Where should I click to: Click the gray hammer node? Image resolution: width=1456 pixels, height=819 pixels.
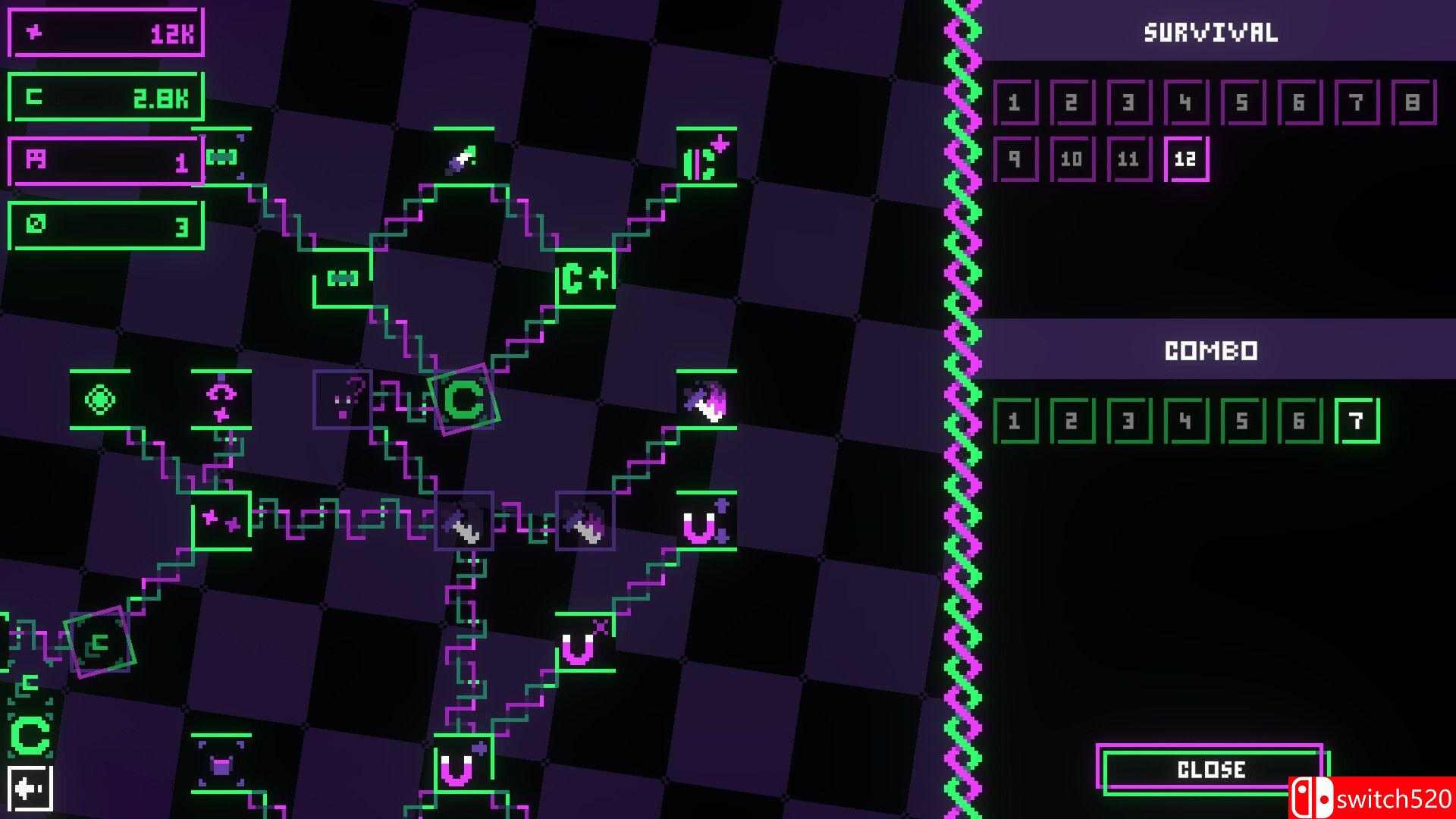pyautogui.click(x=463, y=523)
